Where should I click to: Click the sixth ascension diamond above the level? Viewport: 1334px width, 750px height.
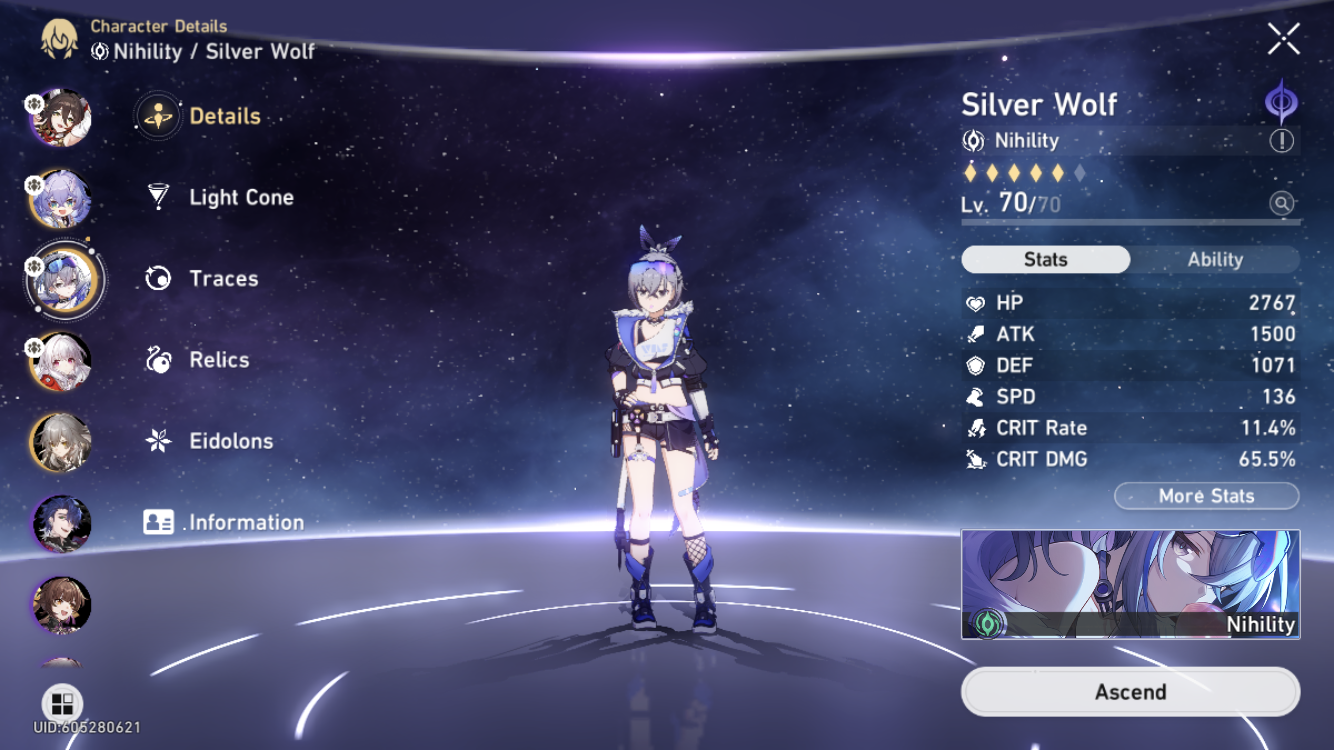pos(1080,172)
